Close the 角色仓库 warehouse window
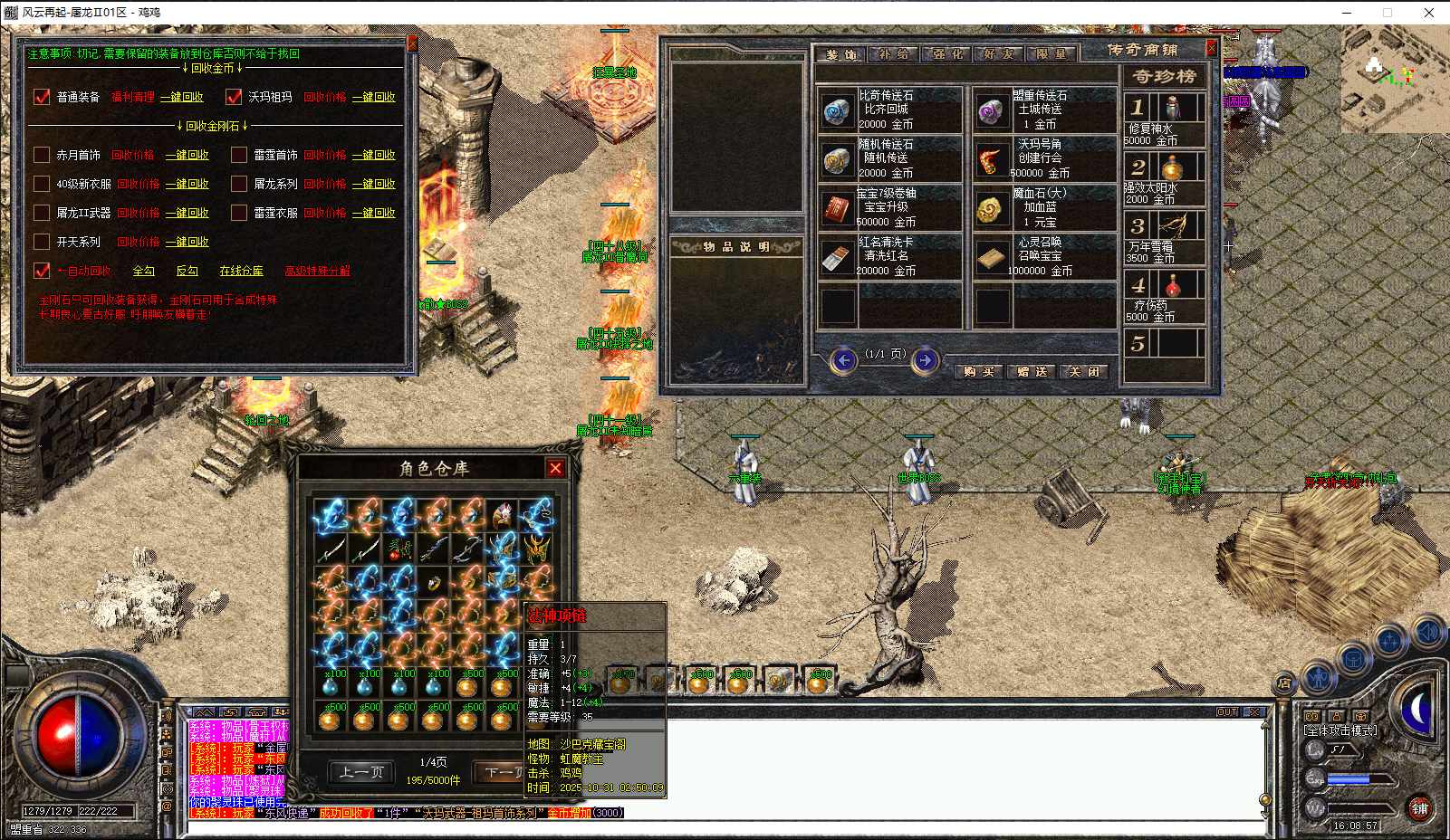Image resolution: width=1450 pixels, height=840 pixels. point(555,468)
